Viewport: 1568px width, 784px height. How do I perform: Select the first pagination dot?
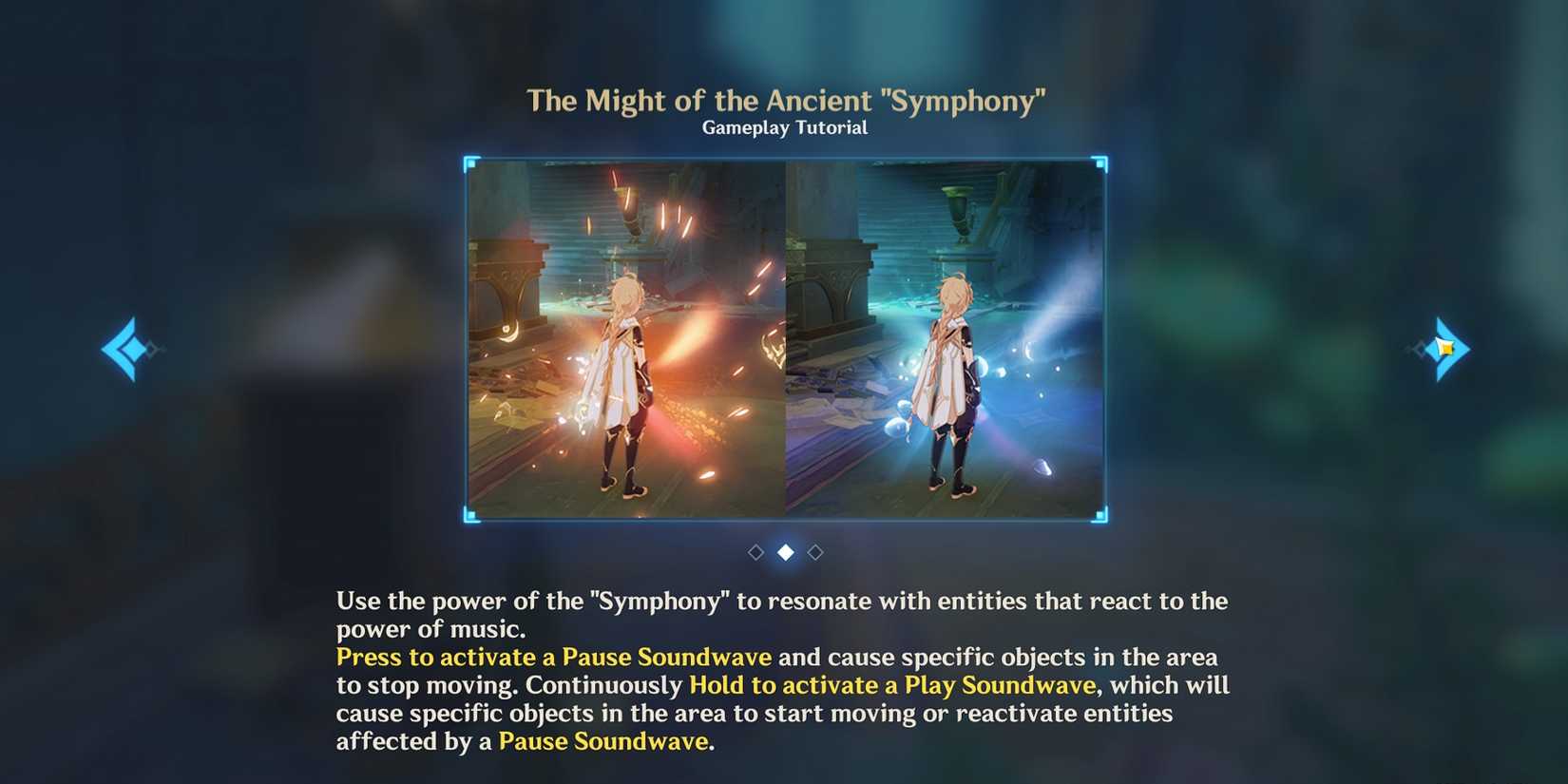click(x=756, y=551)
